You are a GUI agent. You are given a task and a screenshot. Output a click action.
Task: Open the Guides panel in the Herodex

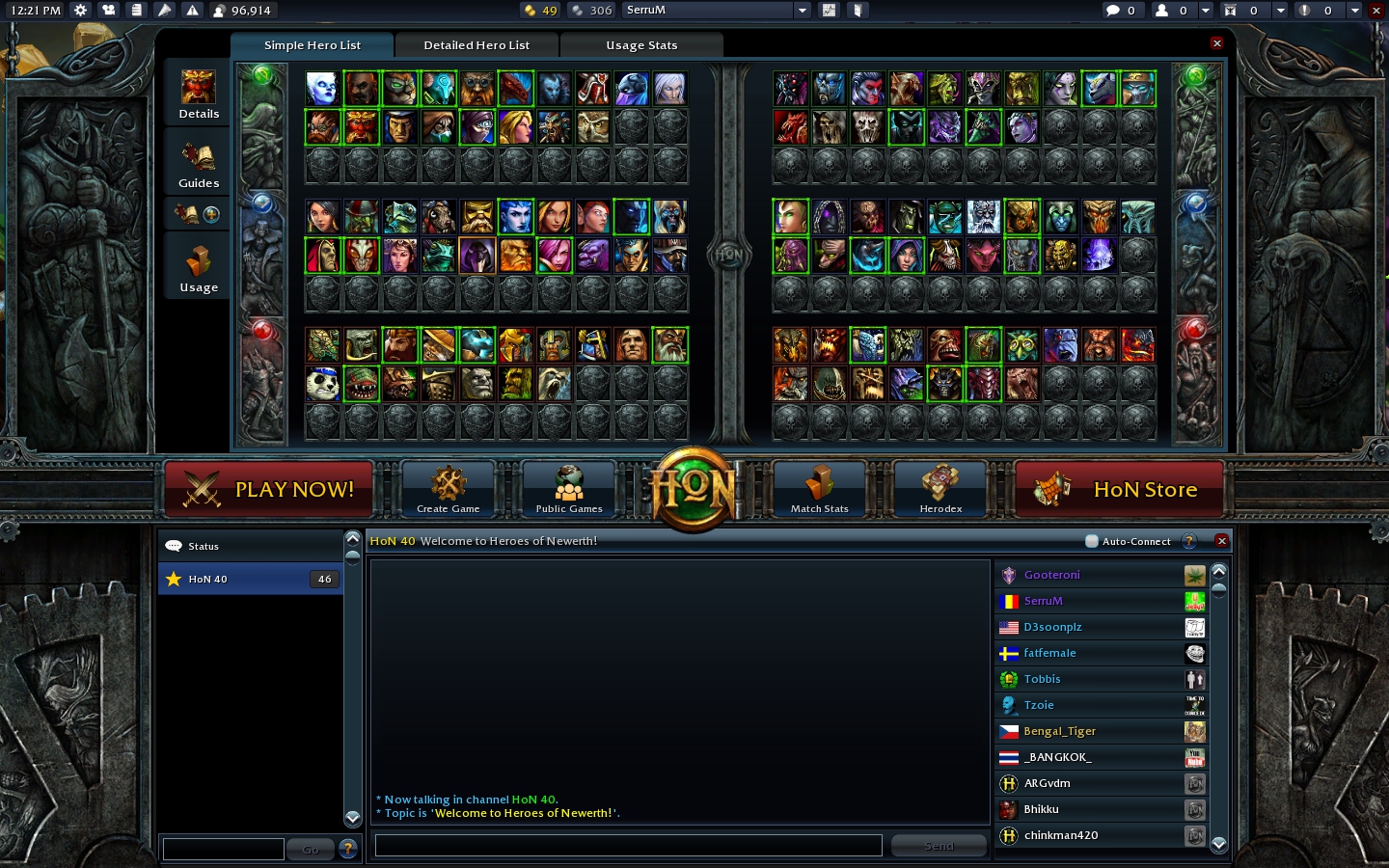point(198,164)
